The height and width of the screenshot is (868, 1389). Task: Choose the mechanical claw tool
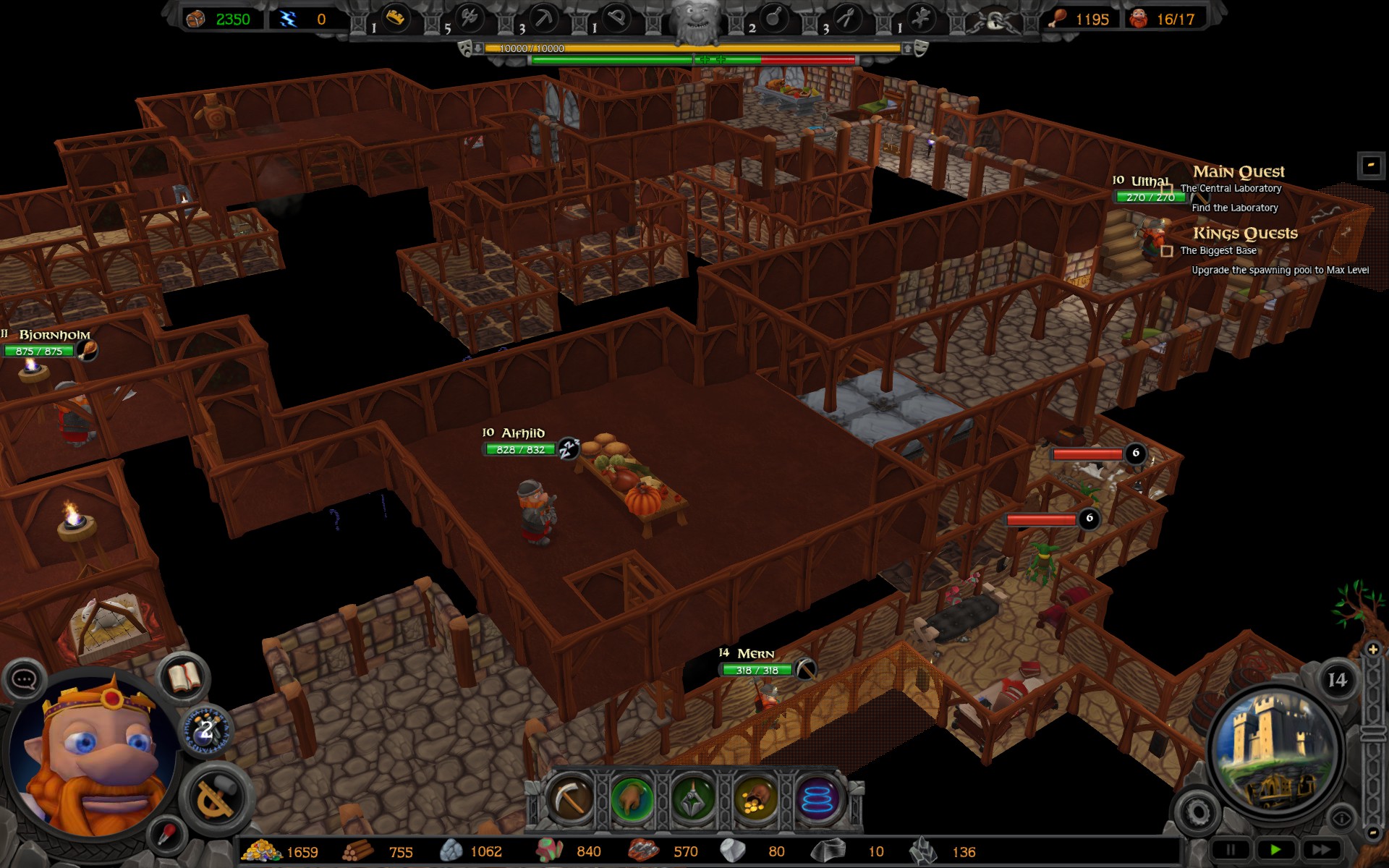pos(694,799)
